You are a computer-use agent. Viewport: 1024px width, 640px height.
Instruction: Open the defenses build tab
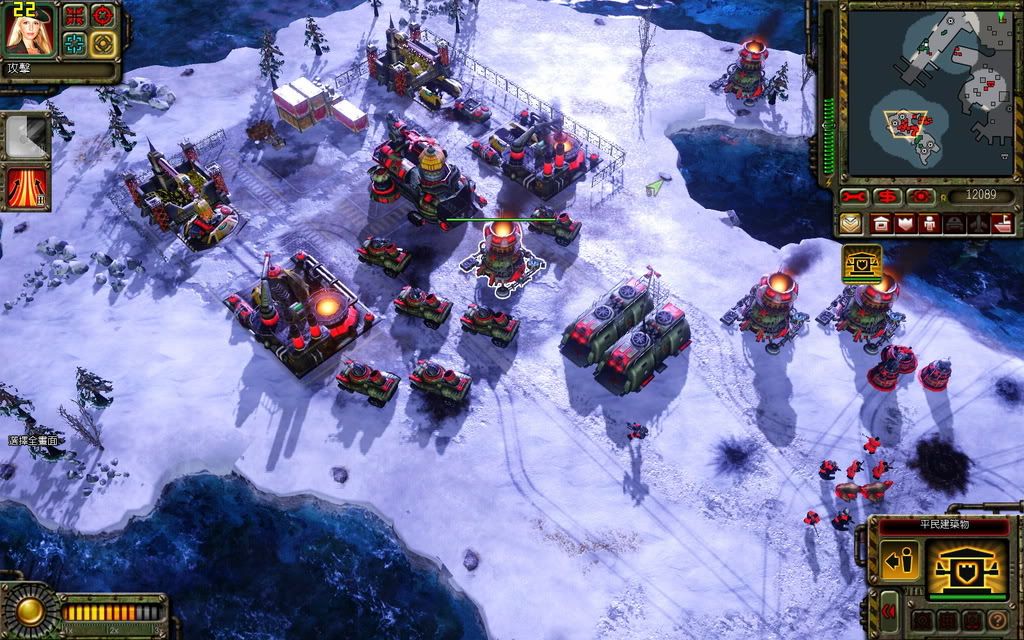pos(906,223)
